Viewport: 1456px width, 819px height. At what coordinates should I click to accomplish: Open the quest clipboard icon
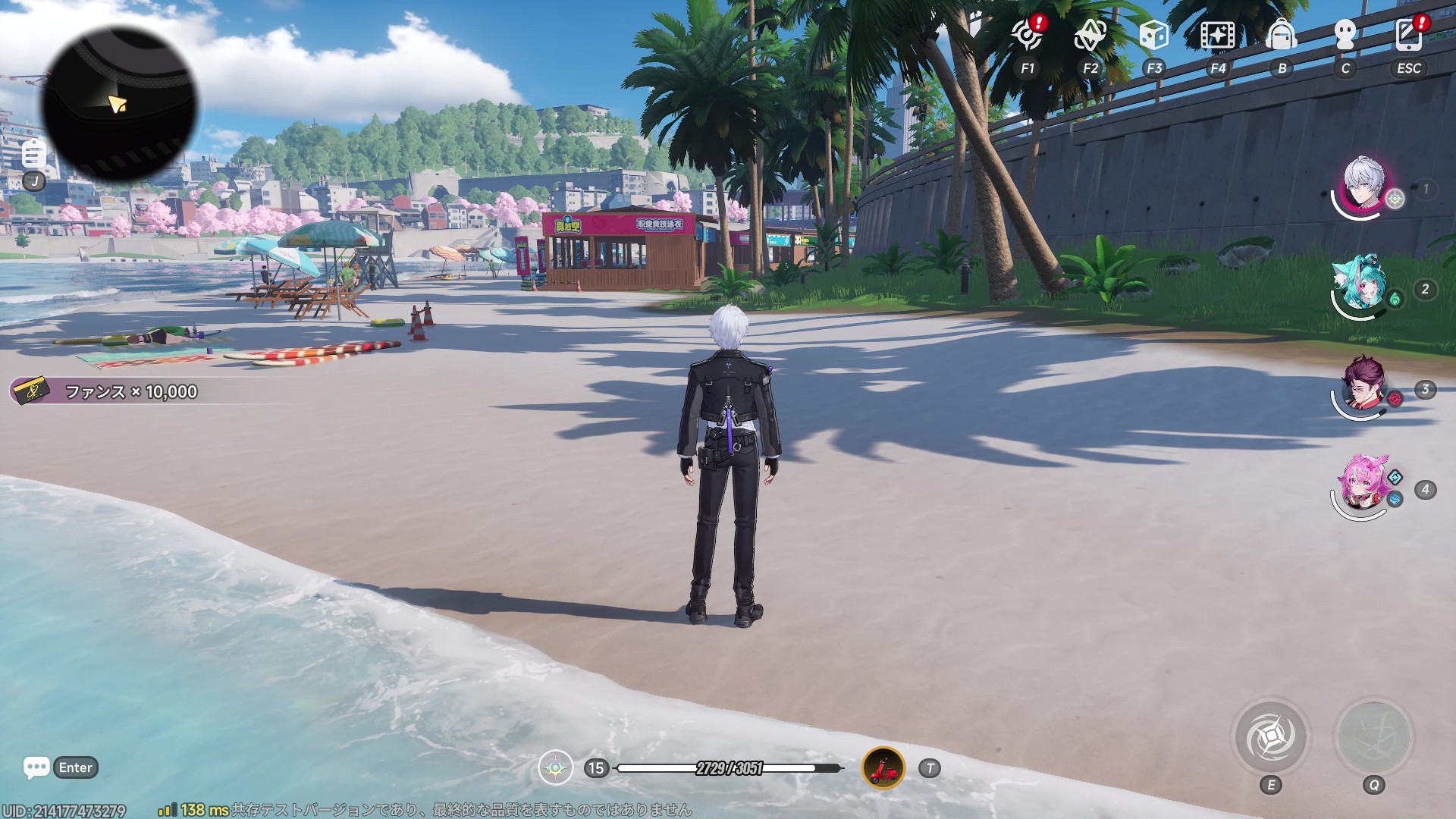(33, 154)
